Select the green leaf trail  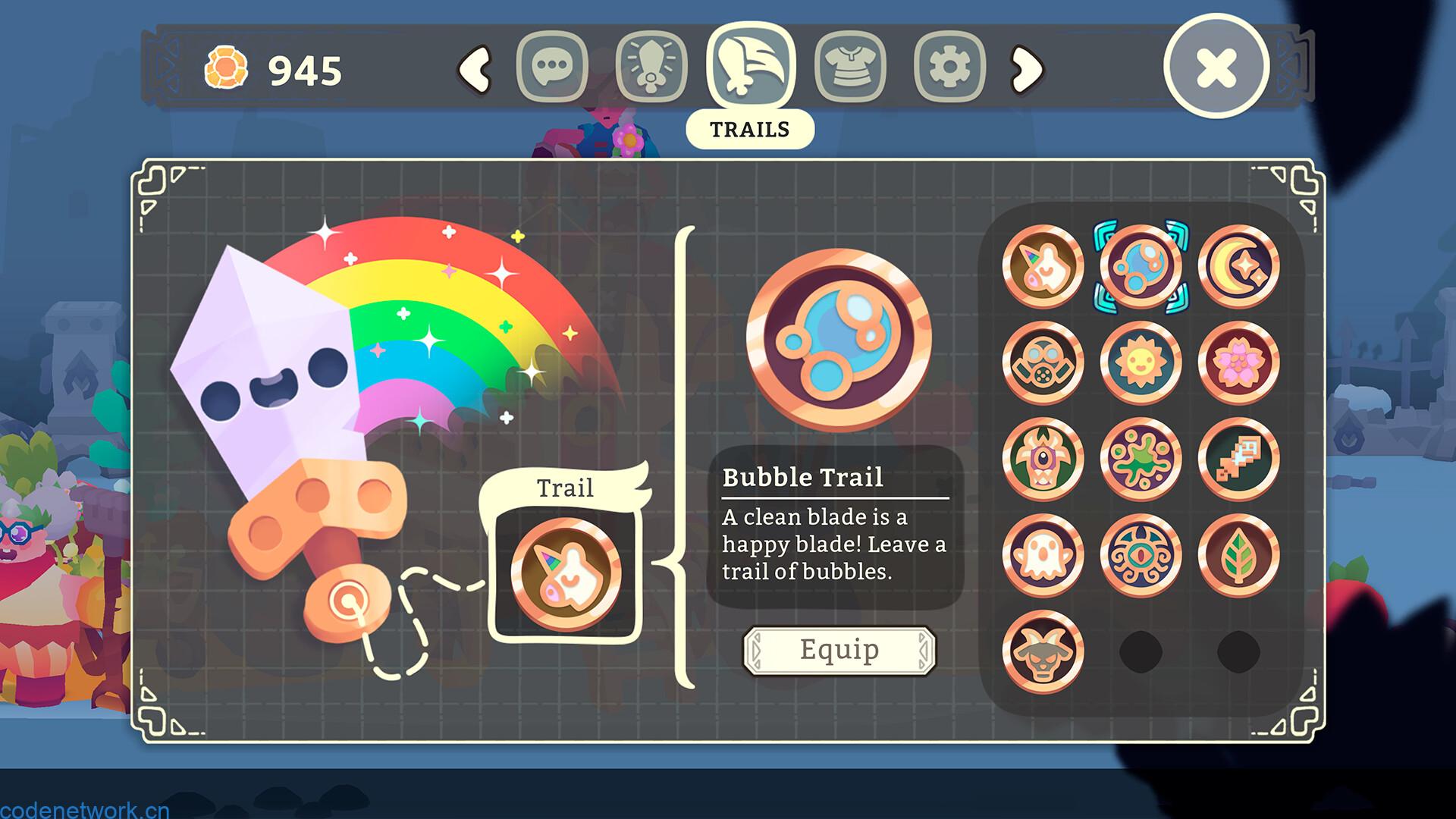[1238, 555]
